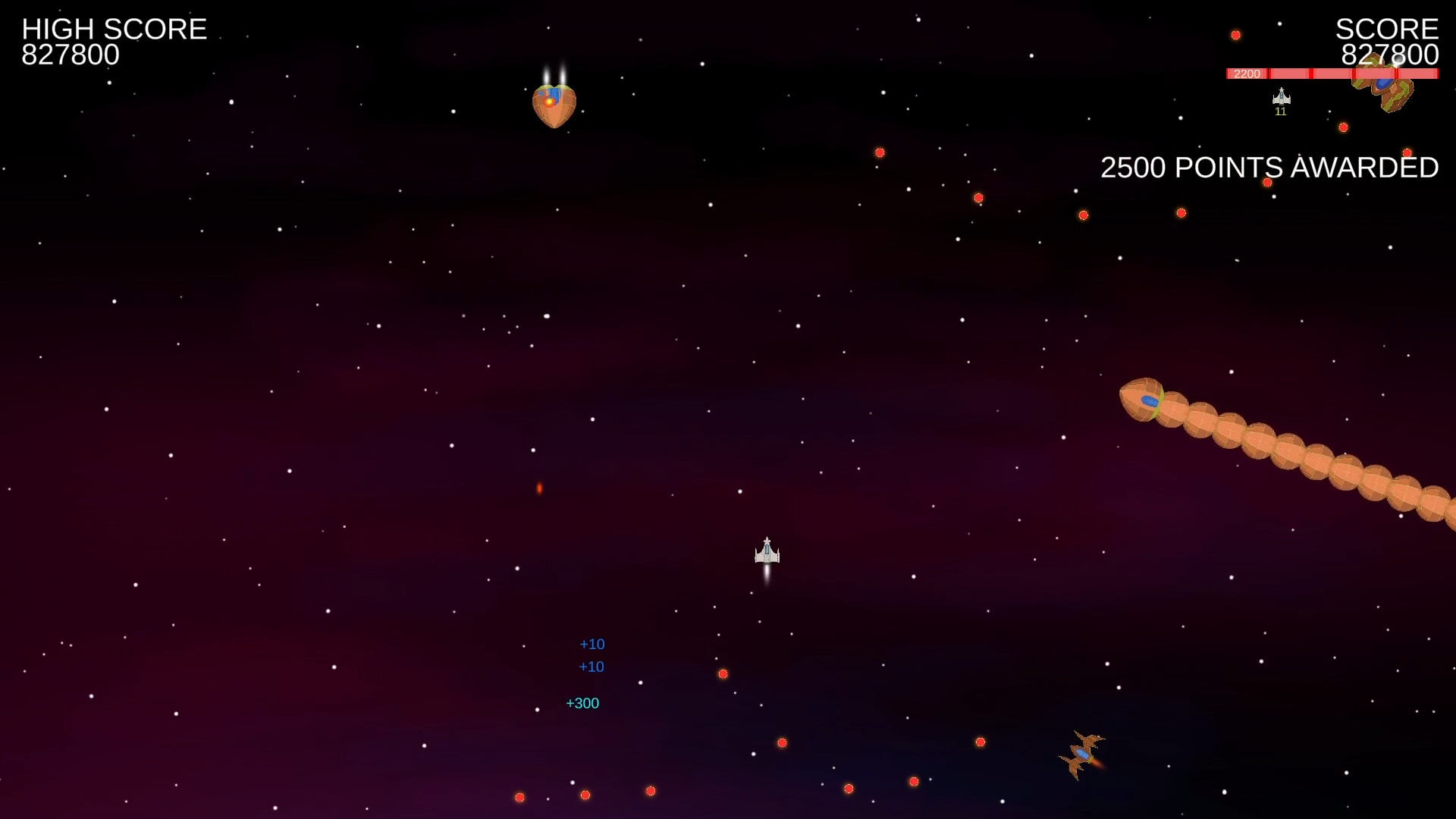Click the +300 score popup text
Screen dimensions: 1456x819
click(x=582, y=703)
